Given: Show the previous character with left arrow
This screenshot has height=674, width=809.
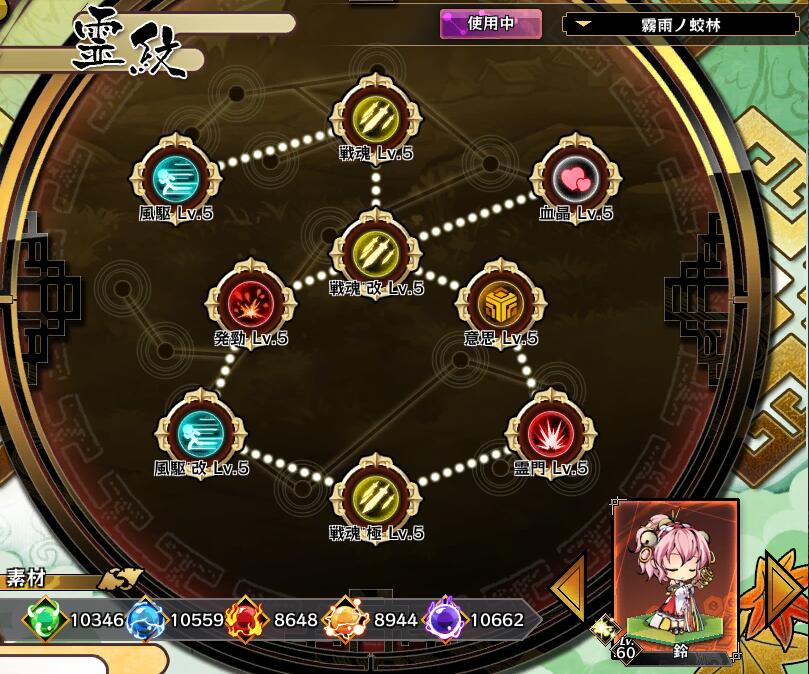Looking at the screenshot, I should coord(569,589).
